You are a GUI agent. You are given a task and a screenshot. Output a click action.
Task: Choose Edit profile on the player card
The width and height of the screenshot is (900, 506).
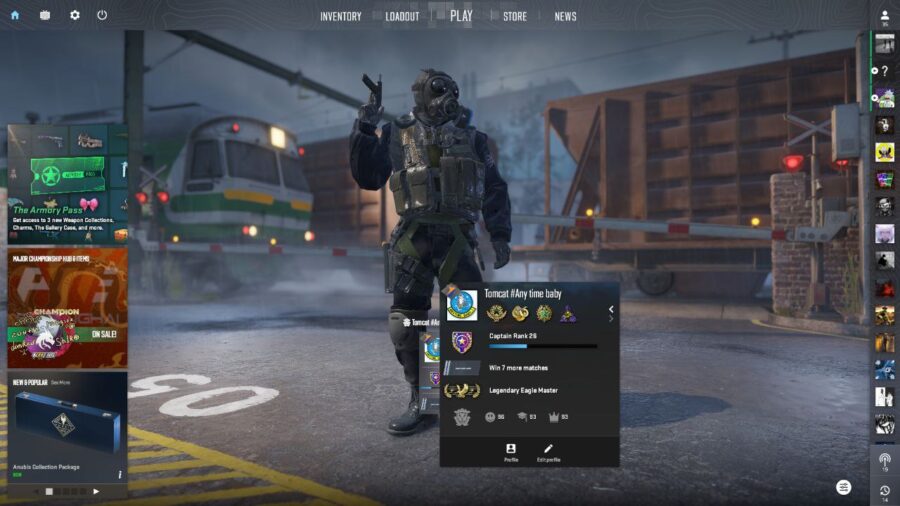coord(547,452)
